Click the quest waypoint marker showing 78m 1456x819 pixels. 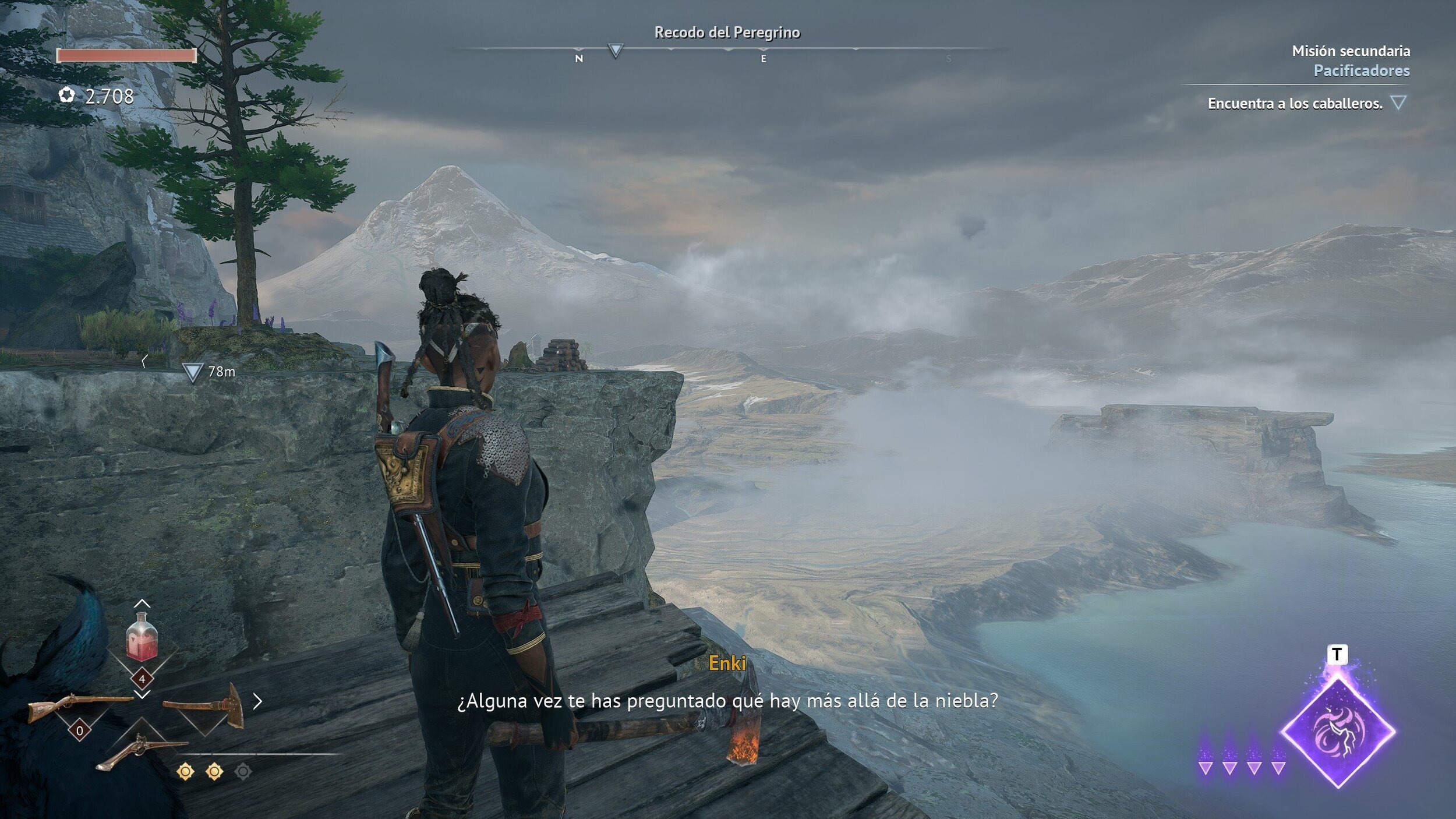(x=192, y=372)
